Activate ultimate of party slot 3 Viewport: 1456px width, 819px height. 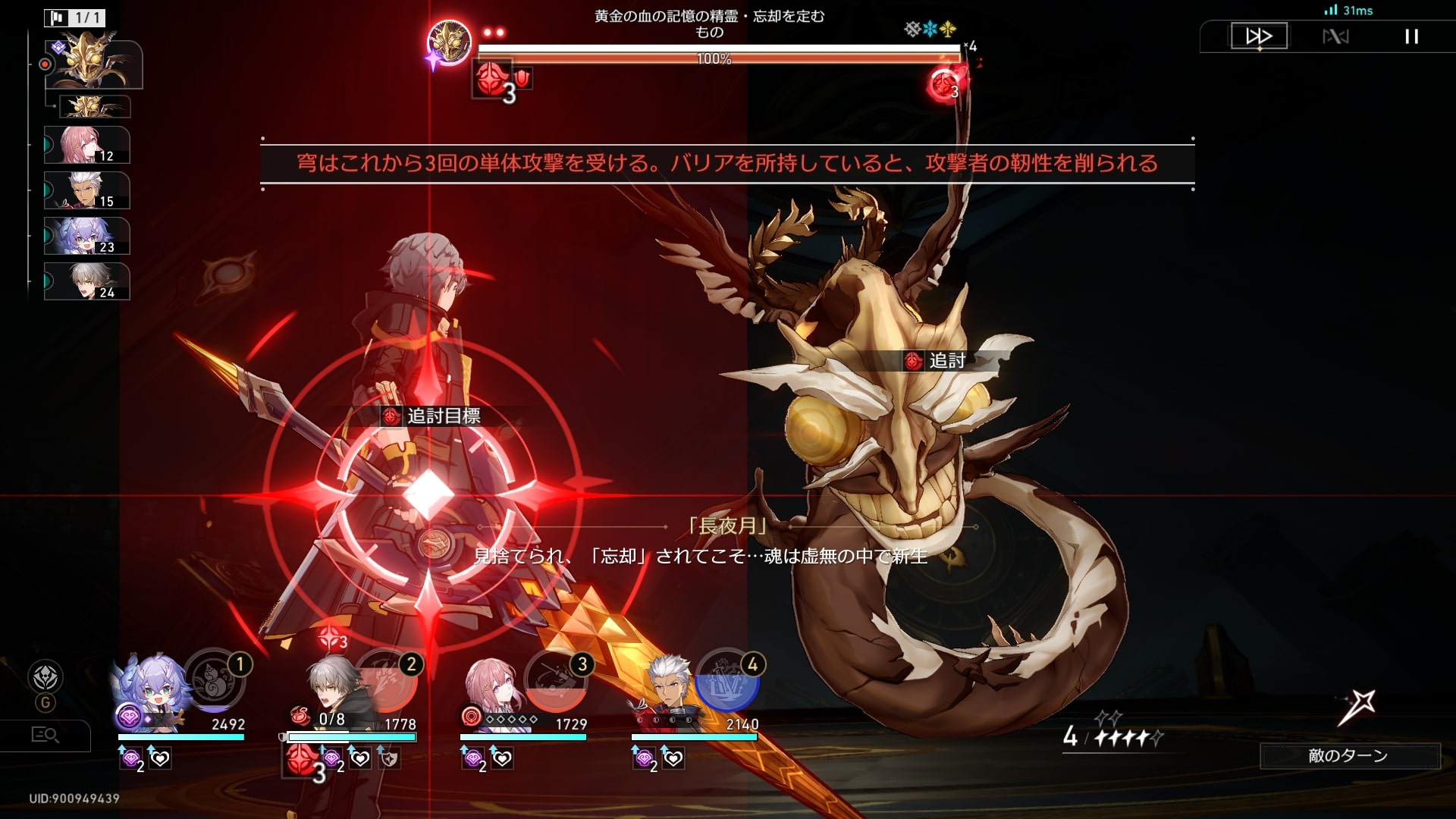point(557,679)
